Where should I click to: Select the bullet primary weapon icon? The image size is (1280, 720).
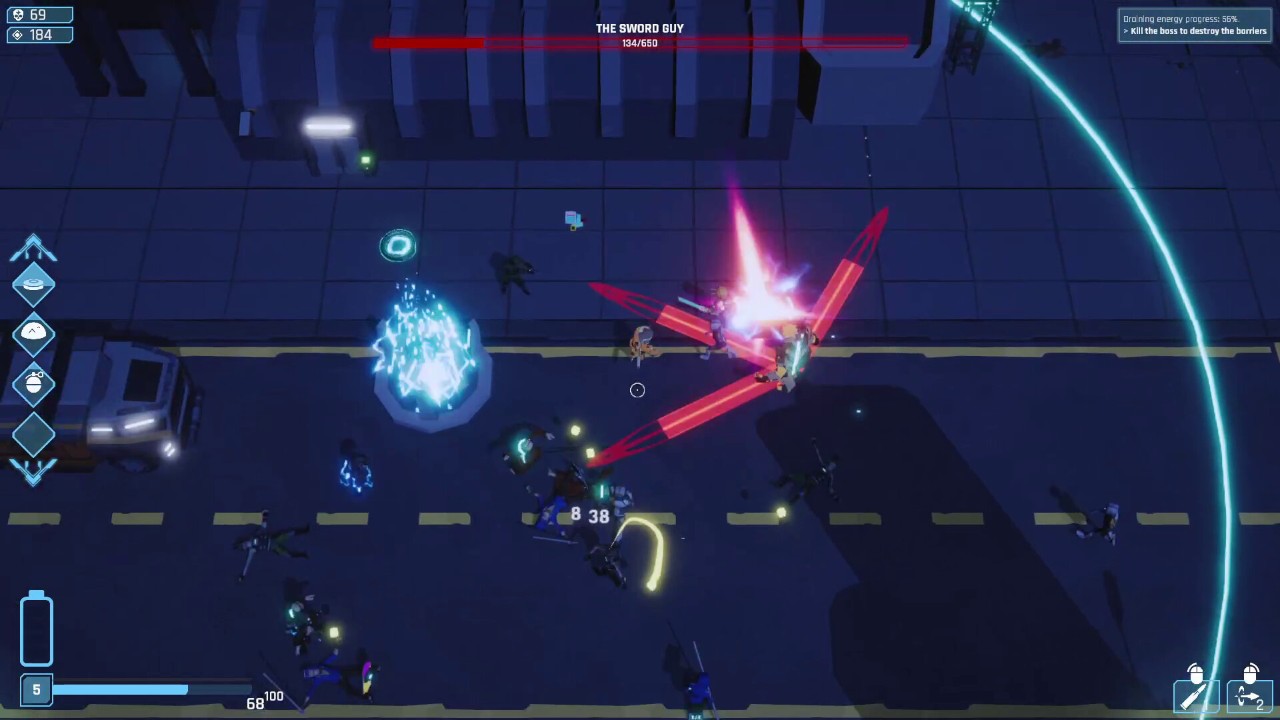[x=1196, y=696]
